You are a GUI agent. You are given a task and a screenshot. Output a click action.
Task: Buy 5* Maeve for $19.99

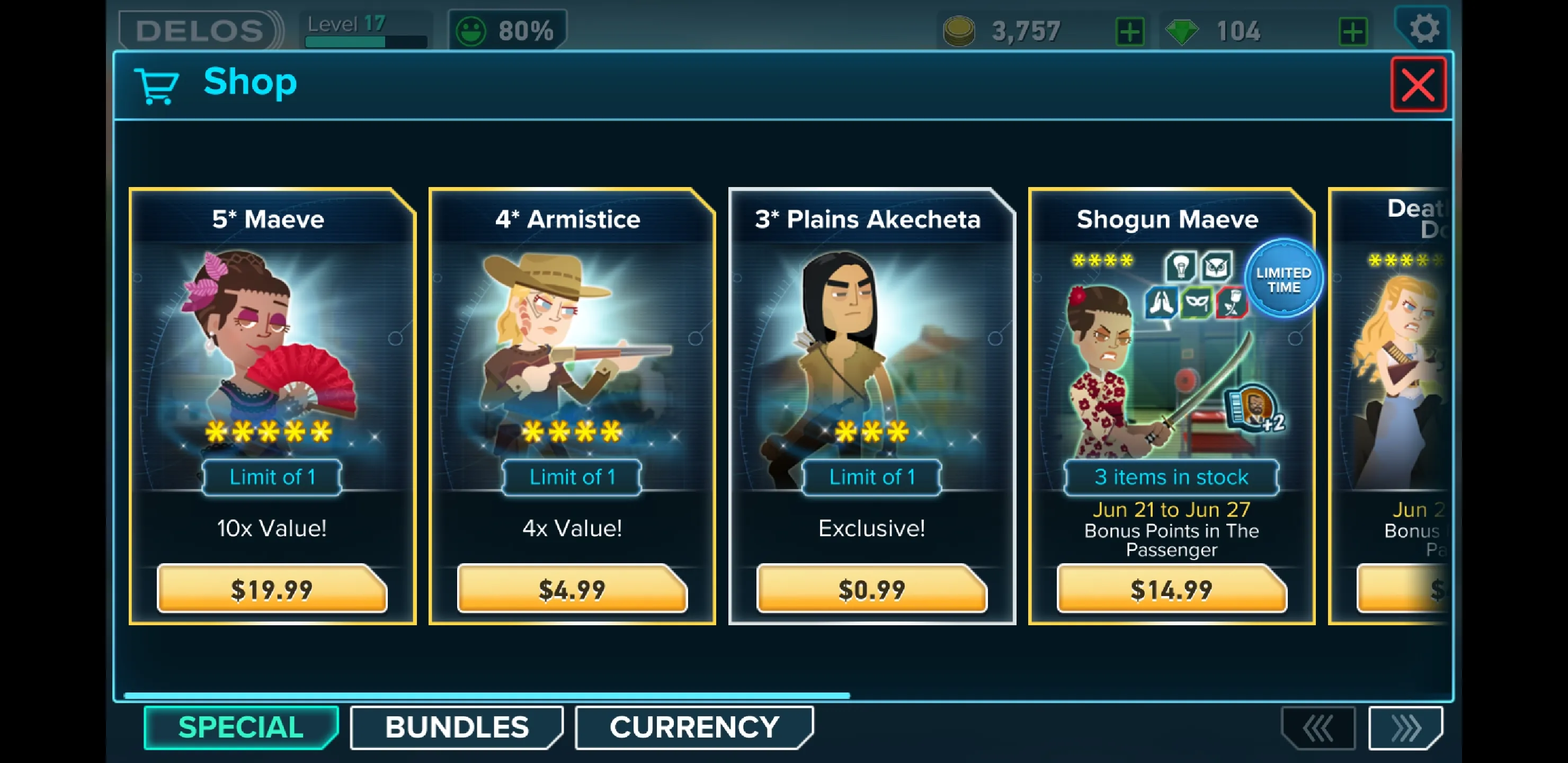coord(271,589)
